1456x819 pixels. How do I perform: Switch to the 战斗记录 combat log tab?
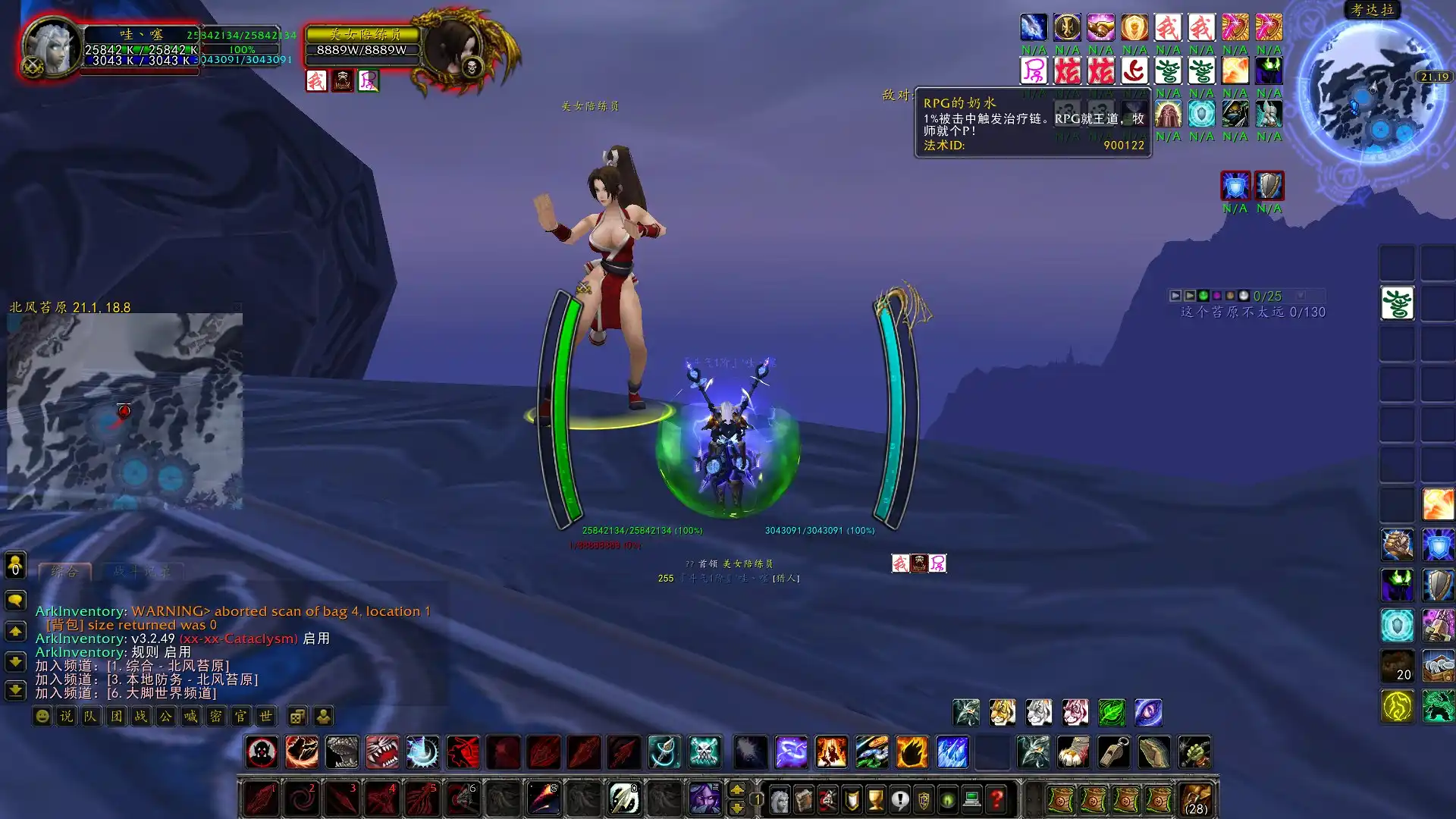tap(142, 572)
